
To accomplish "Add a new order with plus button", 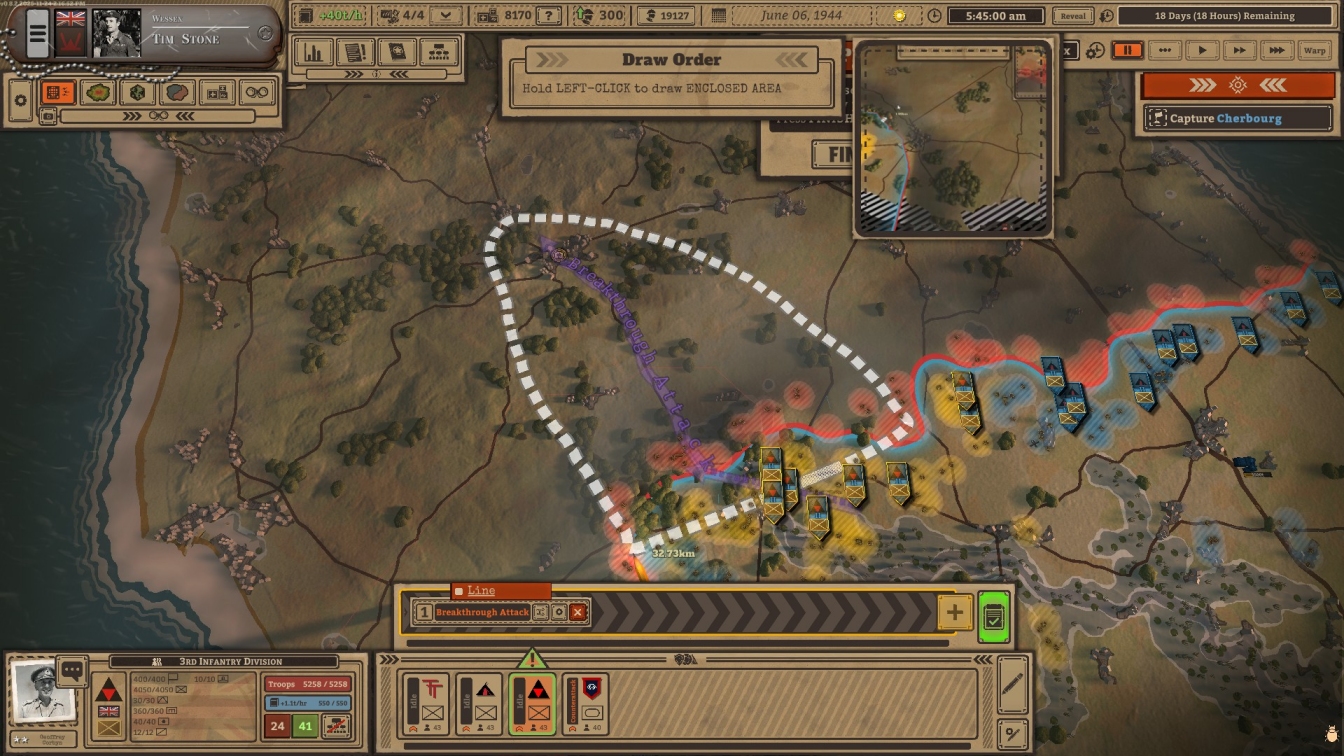I will [x=955, y=612].
